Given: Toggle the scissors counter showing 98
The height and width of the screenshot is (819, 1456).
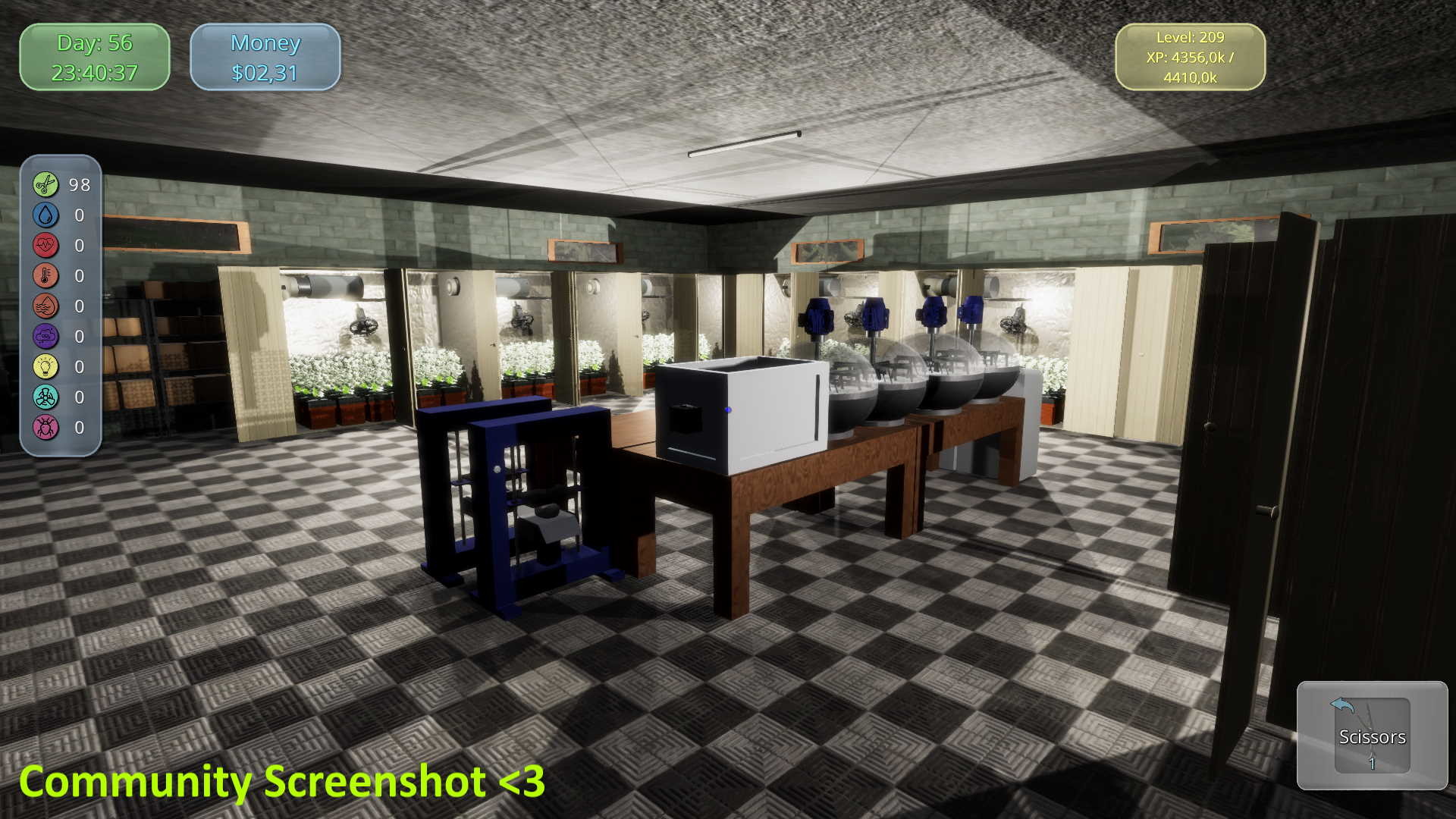Looking at the screenshot, I should 79,184.
